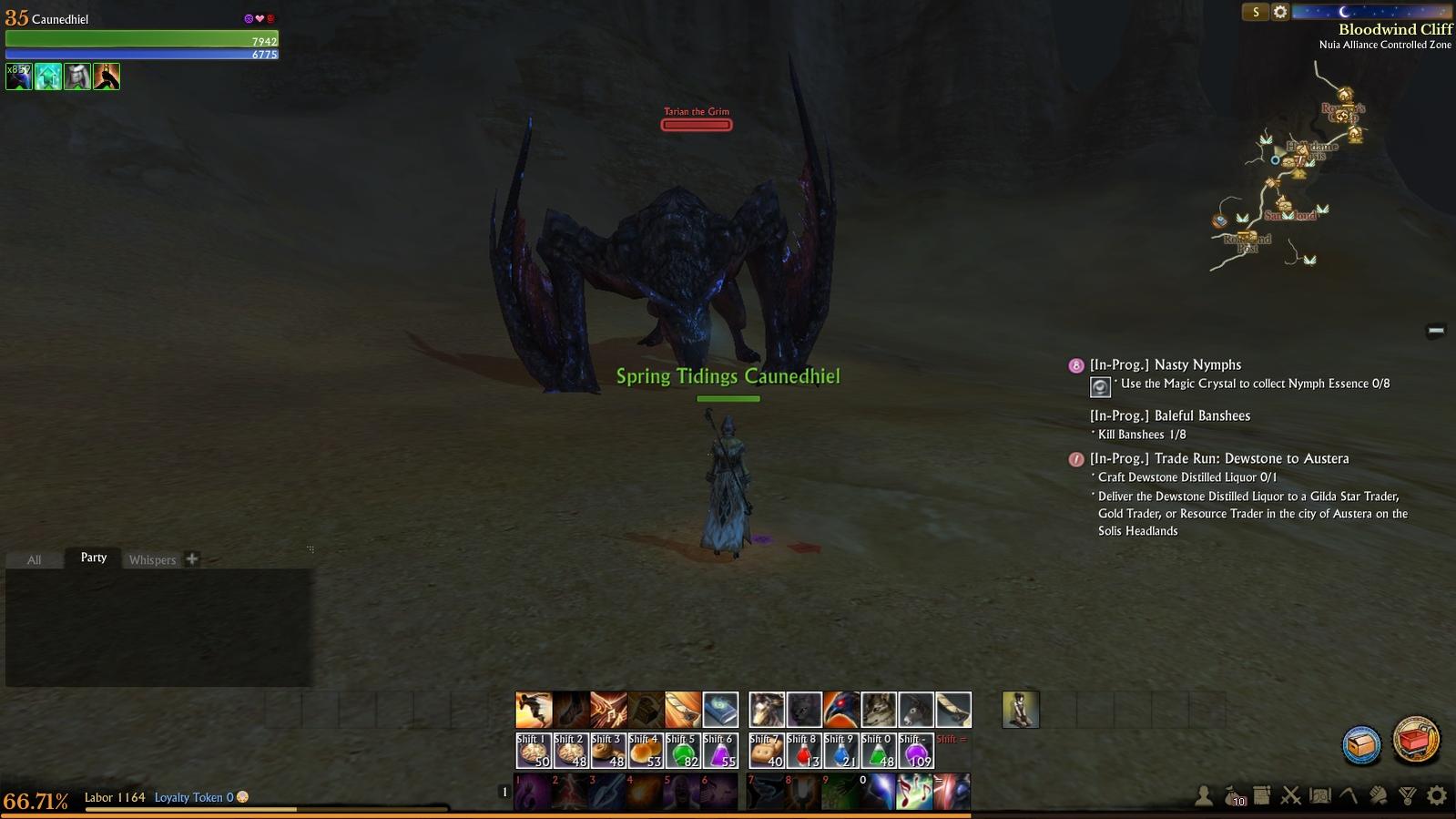Screen dimensions: 1456x819
Task: Drink the red potion on Shift 8
Action: point(804,751)
